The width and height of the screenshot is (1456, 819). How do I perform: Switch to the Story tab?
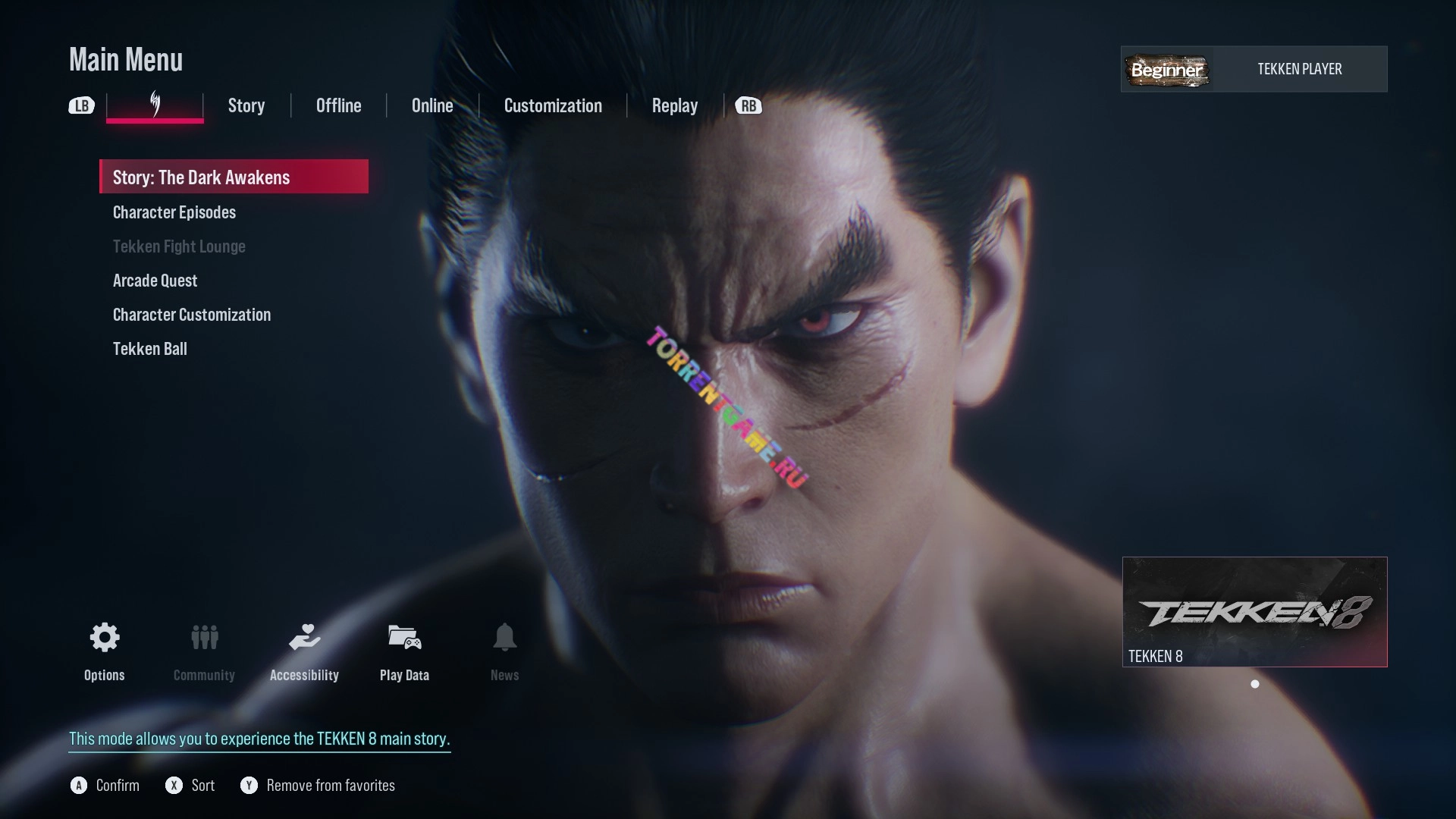point(246,105)
